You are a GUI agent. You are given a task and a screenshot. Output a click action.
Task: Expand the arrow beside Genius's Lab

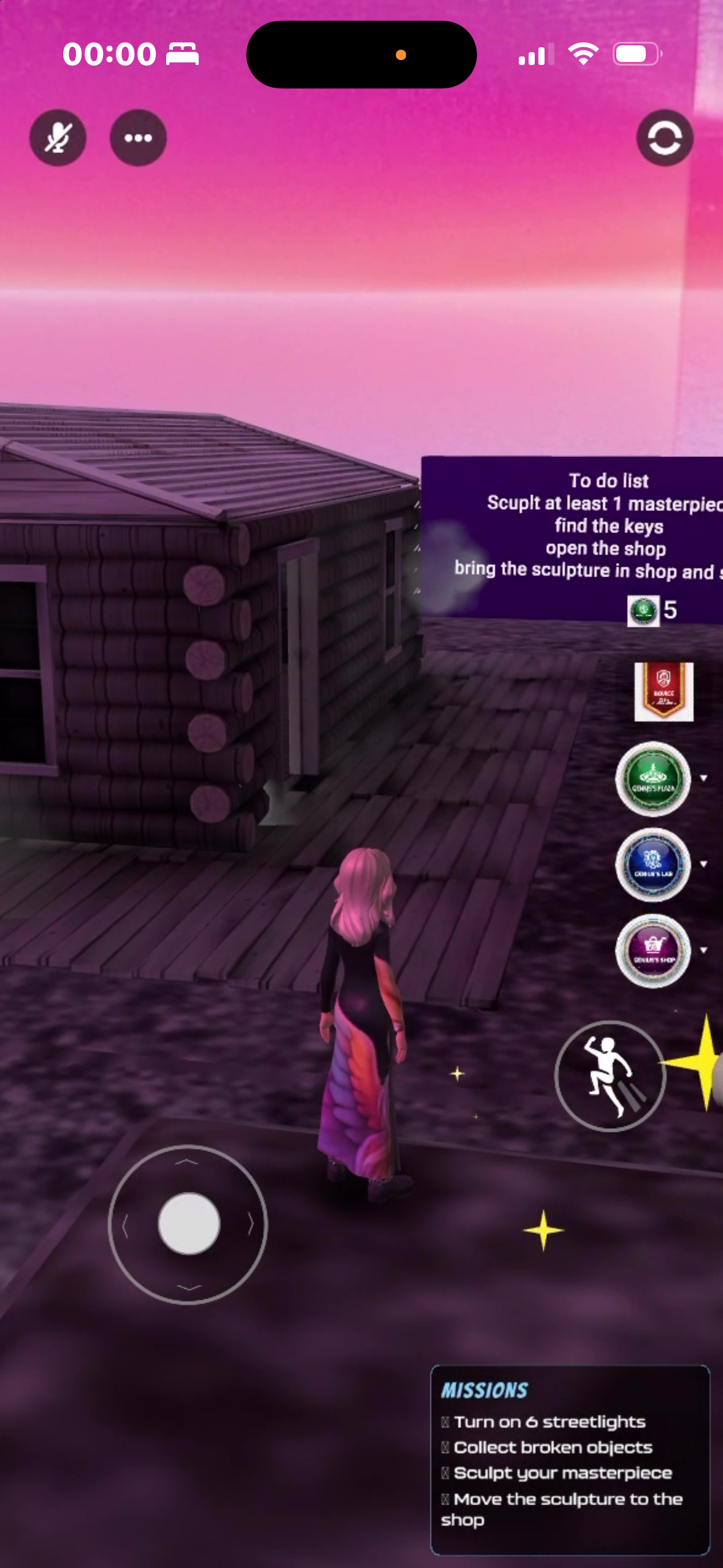coord(704,864)
